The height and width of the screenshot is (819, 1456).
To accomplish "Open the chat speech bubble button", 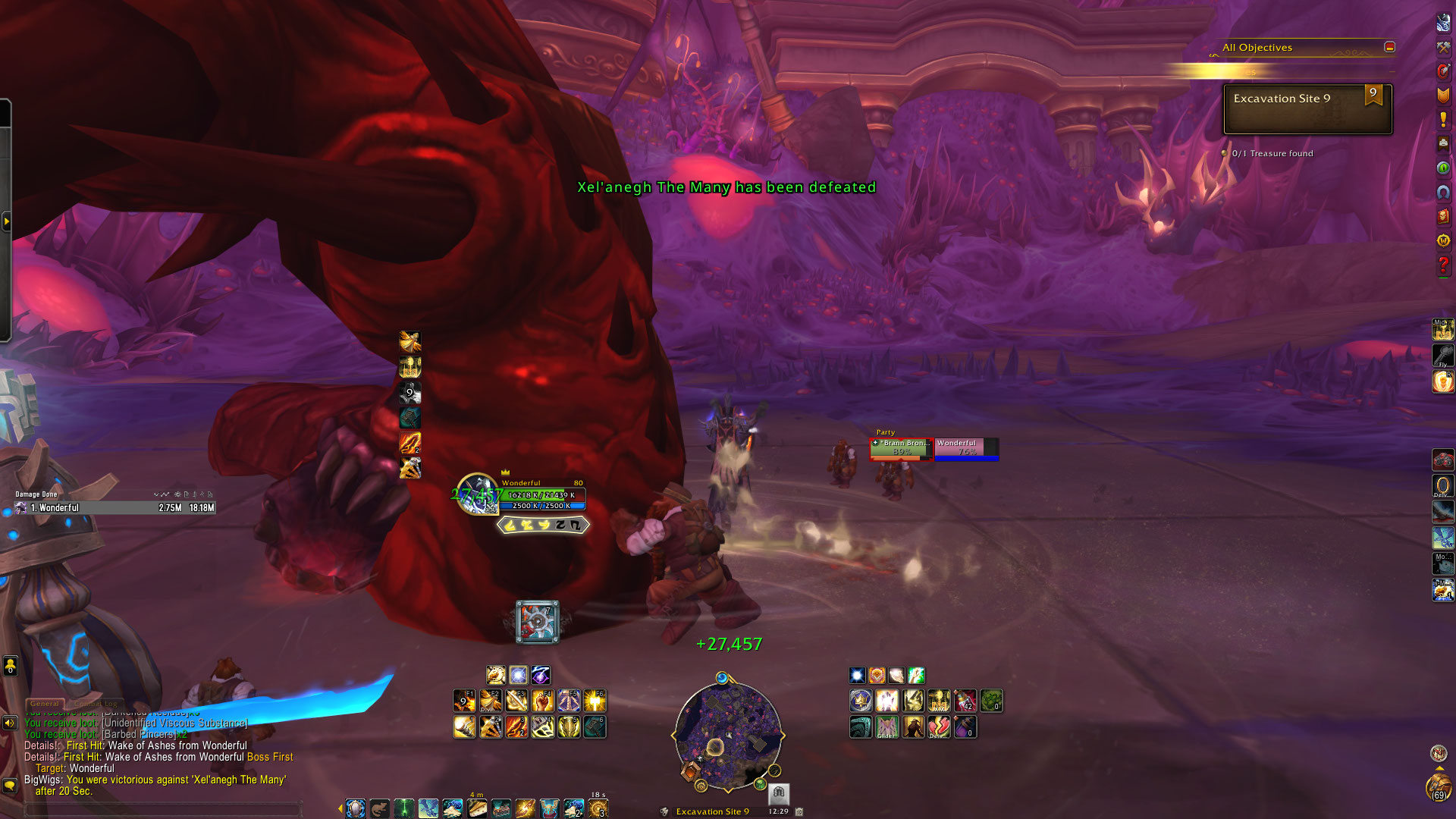I will 10,785.
